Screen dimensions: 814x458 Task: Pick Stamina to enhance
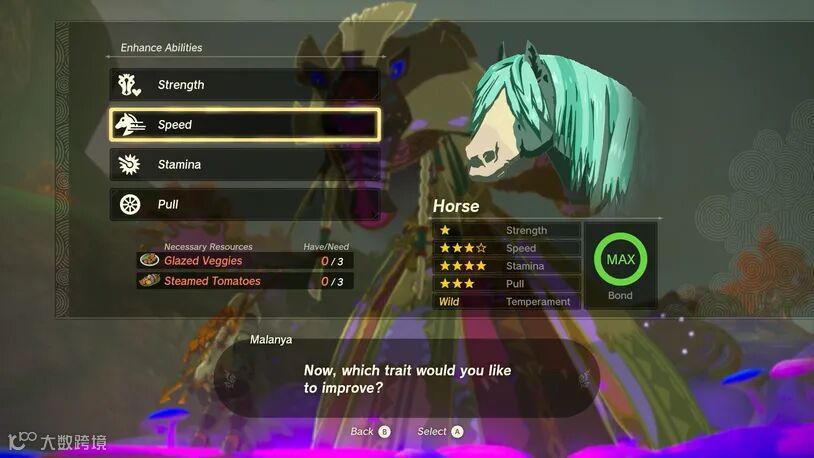coord(244,165)
